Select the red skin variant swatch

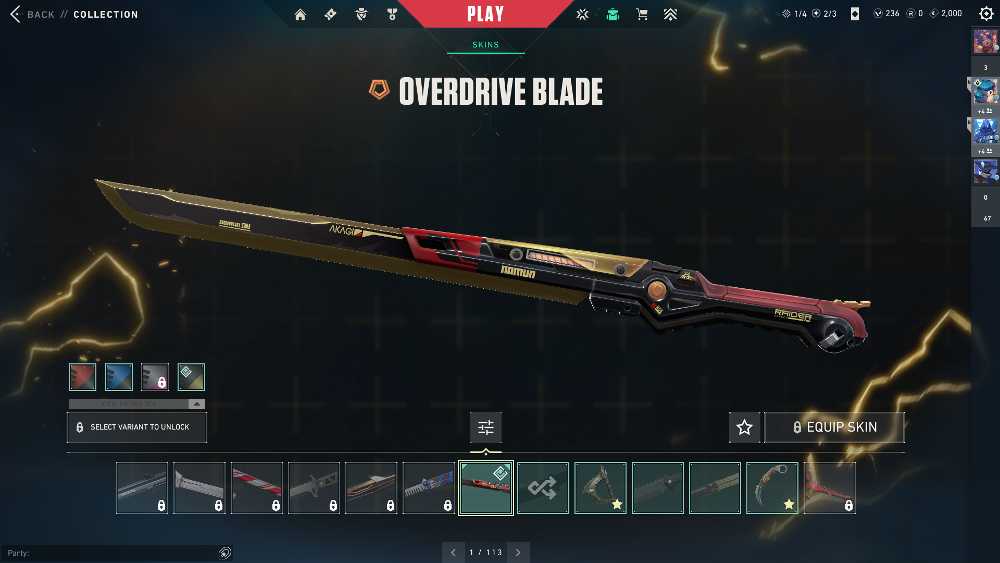click(82, 376)
